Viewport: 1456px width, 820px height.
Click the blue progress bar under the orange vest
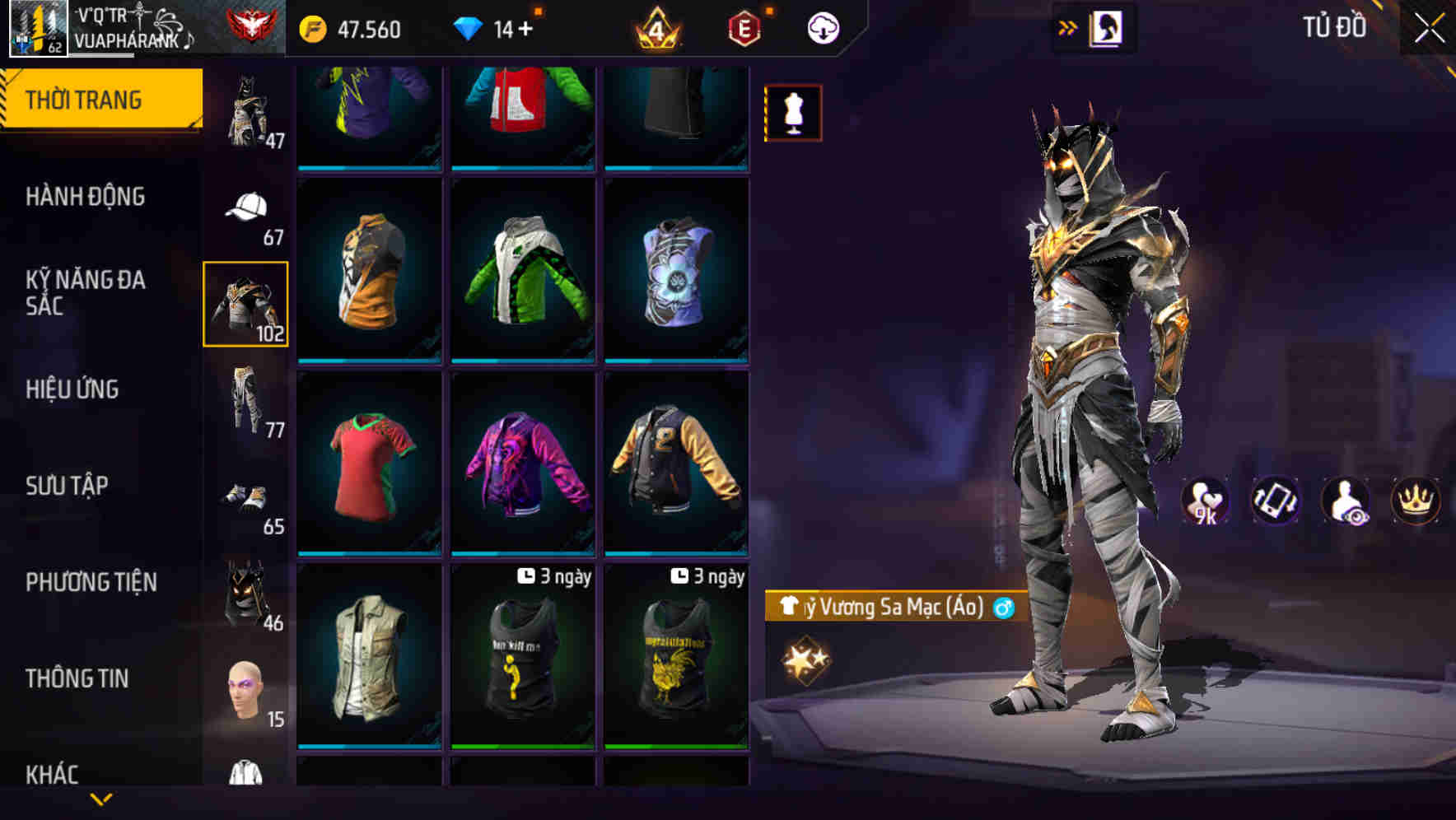click(370, 360)
